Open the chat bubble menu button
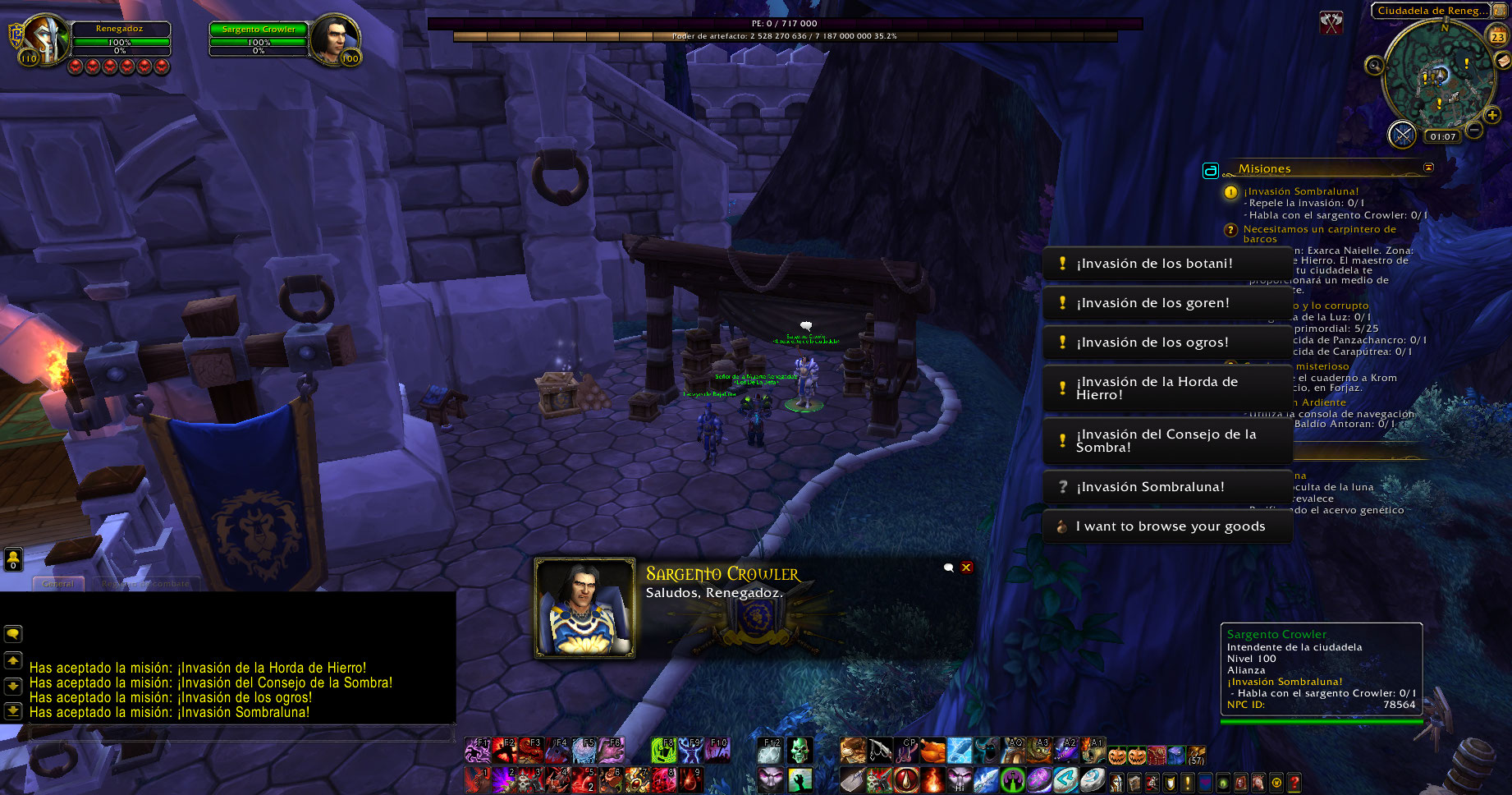Viewport: 1512px width, 795px height. click(x=13, y=634)
